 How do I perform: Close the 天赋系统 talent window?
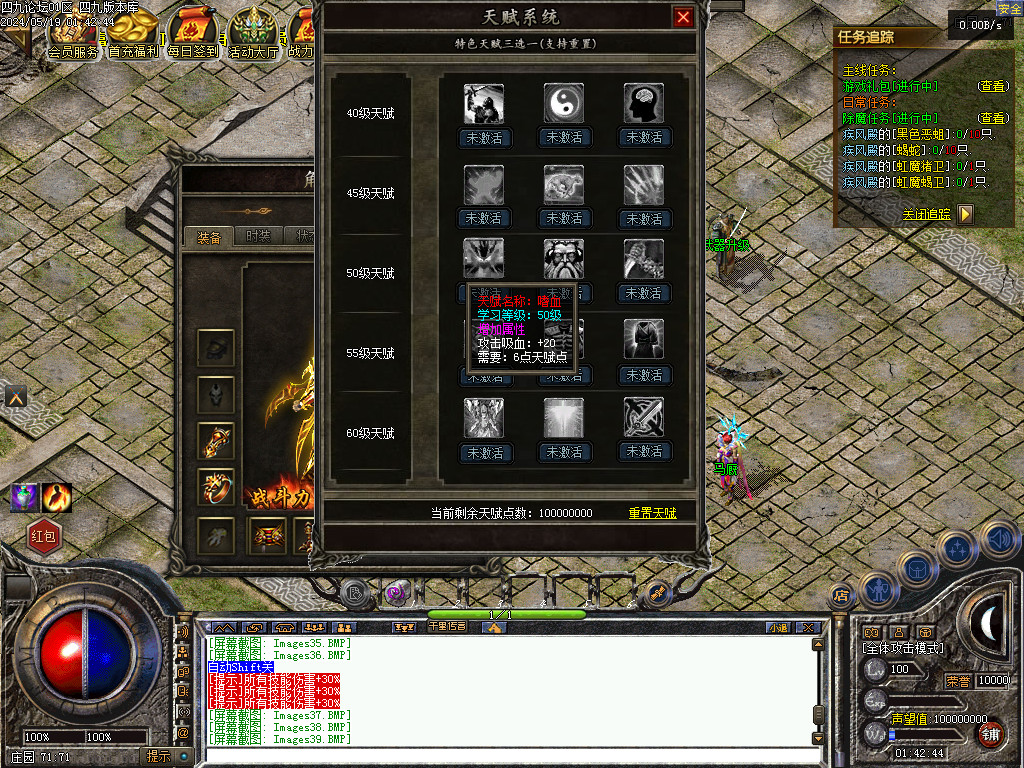coord(683,17)
